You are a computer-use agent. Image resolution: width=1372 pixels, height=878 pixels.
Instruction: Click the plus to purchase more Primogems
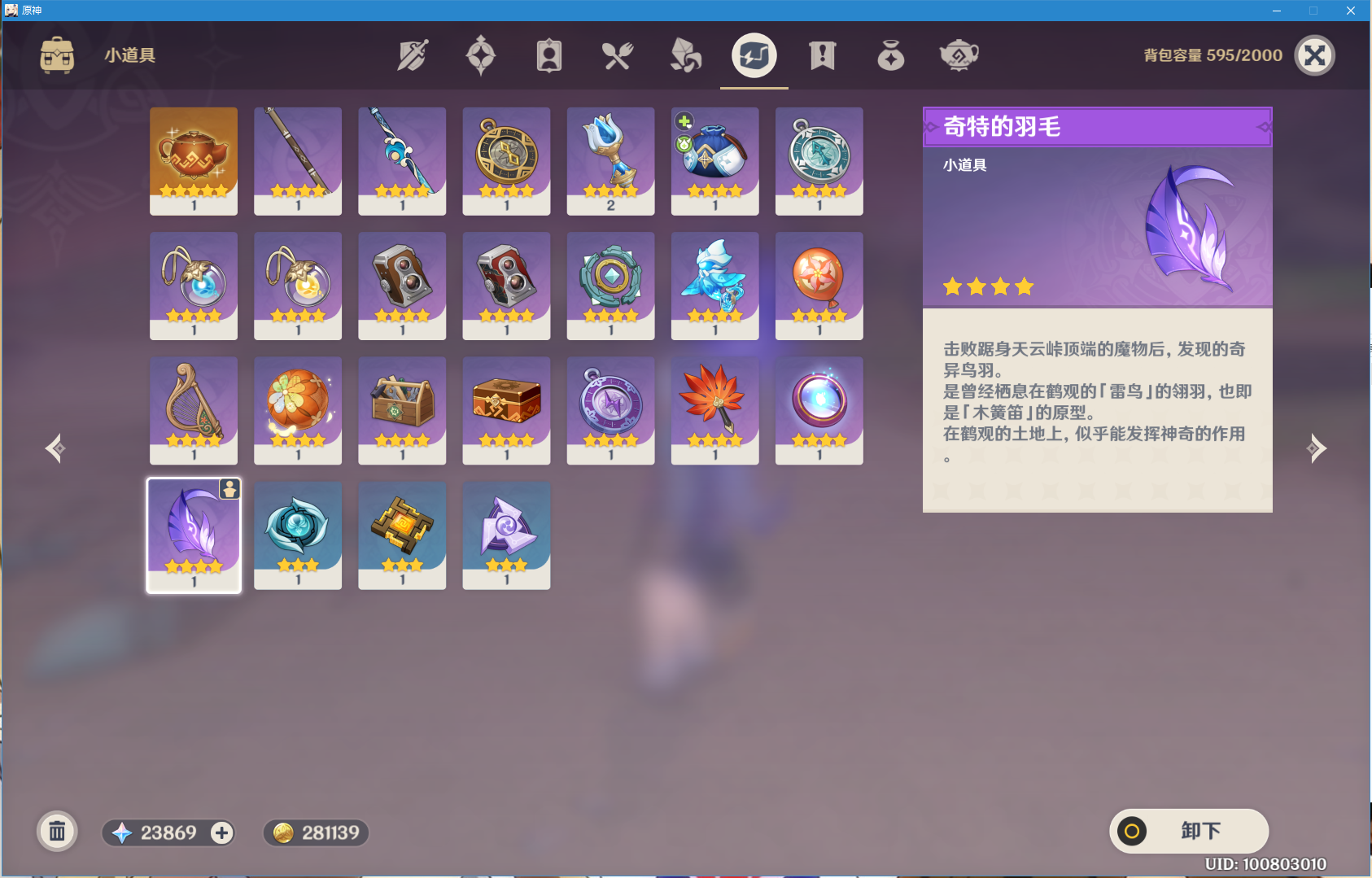tap(221, 832)
